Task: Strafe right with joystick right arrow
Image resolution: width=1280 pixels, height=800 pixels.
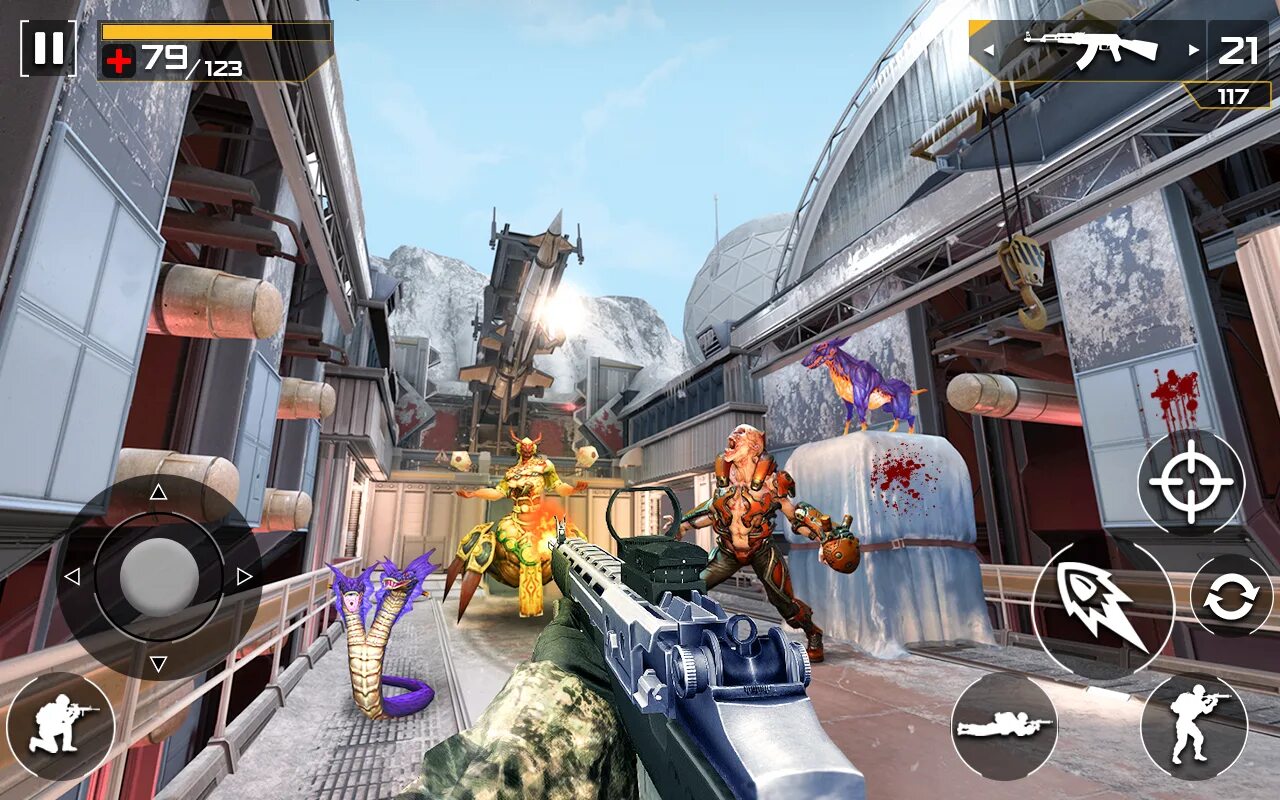Action: [244, 577]
